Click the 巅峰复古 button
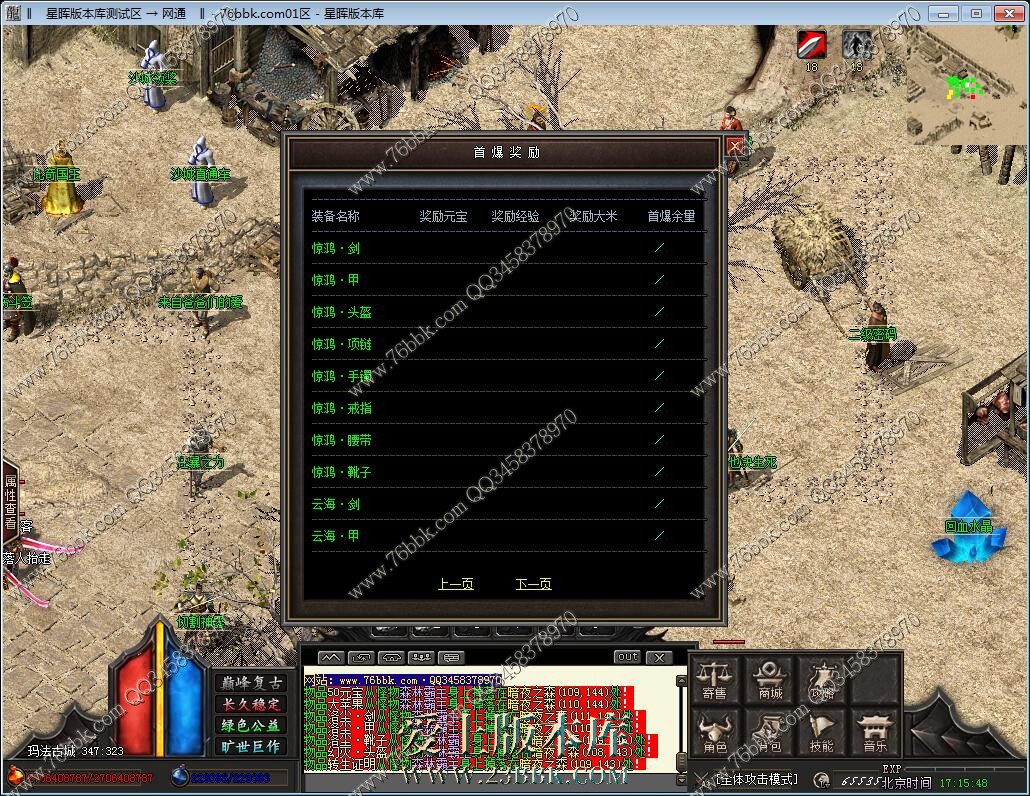Screen dimensions: 1030x796 250,682
